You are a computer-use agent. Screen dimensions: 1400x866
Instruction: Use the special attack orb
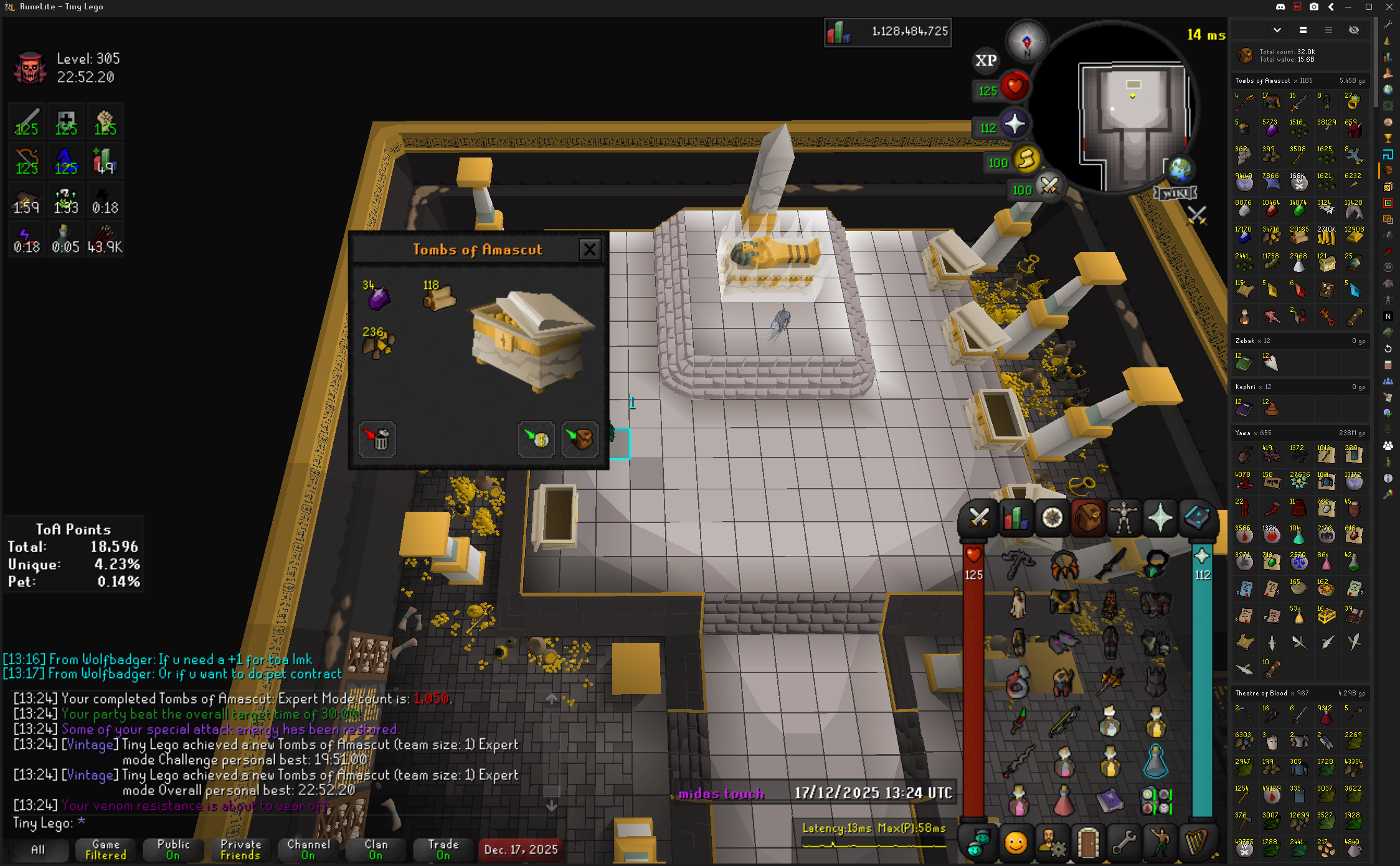click(x=1049, y=186)
